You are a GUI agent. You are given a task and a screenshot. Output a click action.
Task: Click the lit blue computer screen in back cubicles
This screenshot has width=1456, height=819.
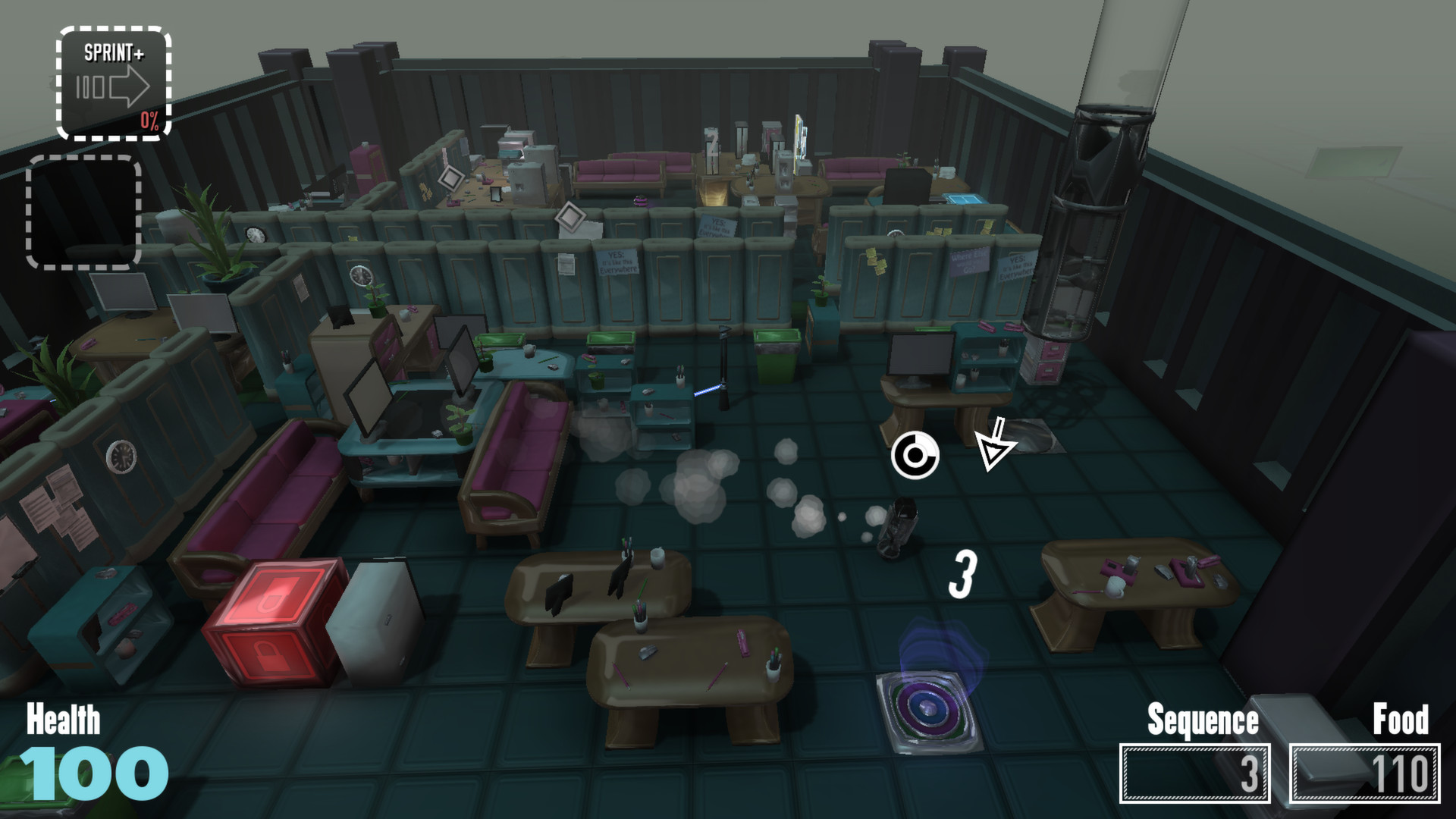pos(963,199)
